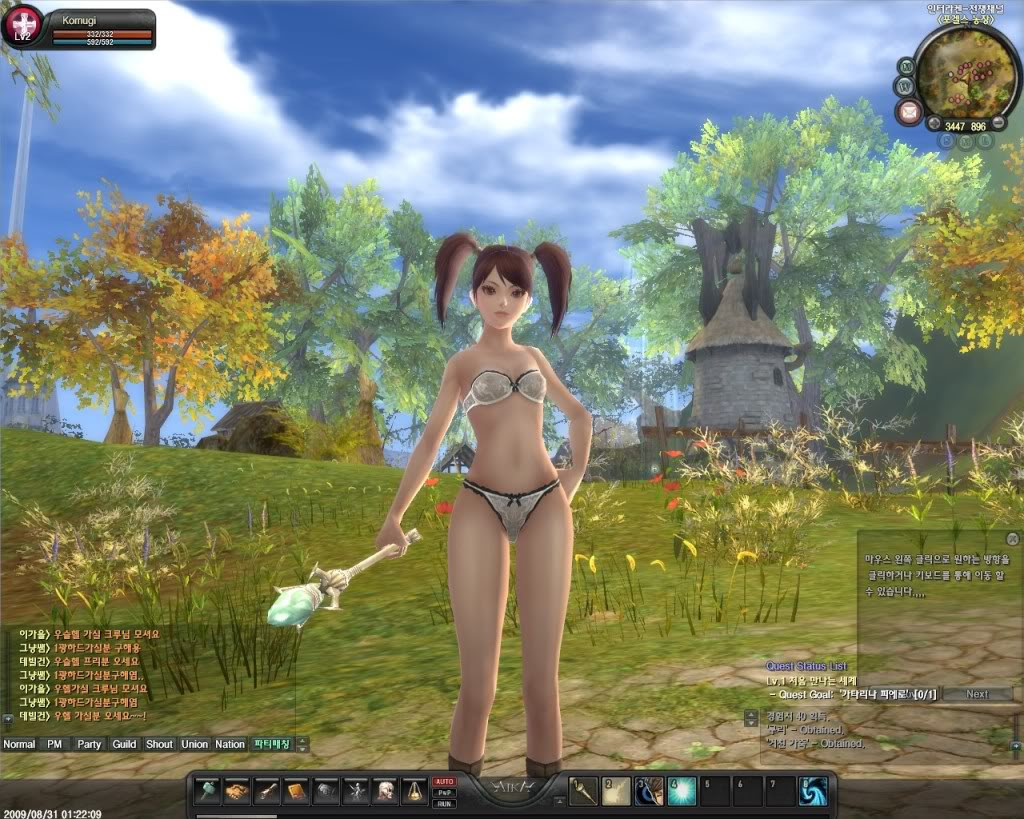Activate the staff attack in hotbar slot 1
Screen dimensions: 1024x819
(x=583, y=791)
